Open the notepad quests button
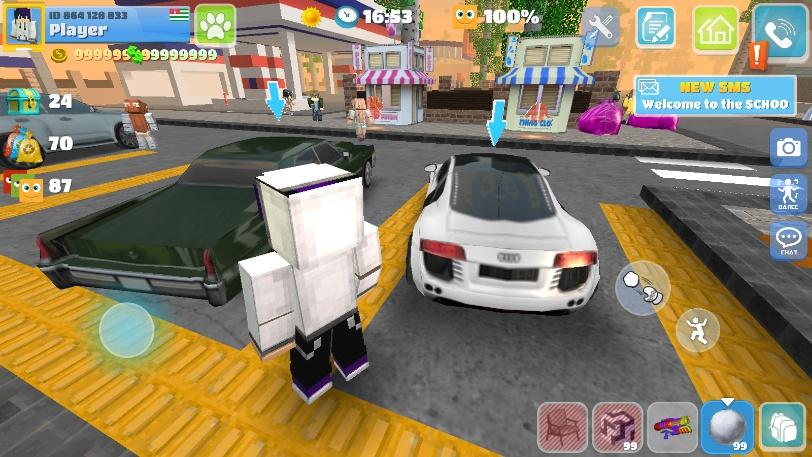Image resolution: width=812 pixels, height=457 pixels. [656, 28]
